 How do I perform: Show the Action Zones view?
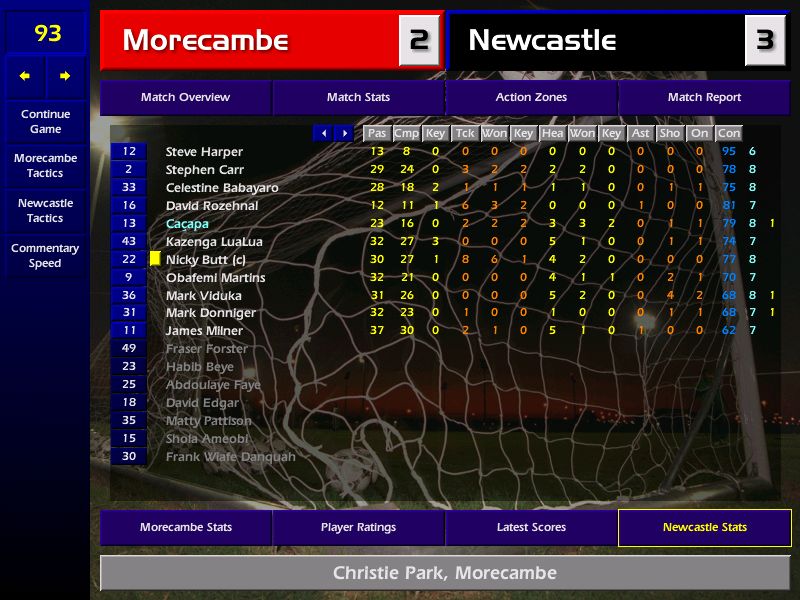click(x=531, y=97)
